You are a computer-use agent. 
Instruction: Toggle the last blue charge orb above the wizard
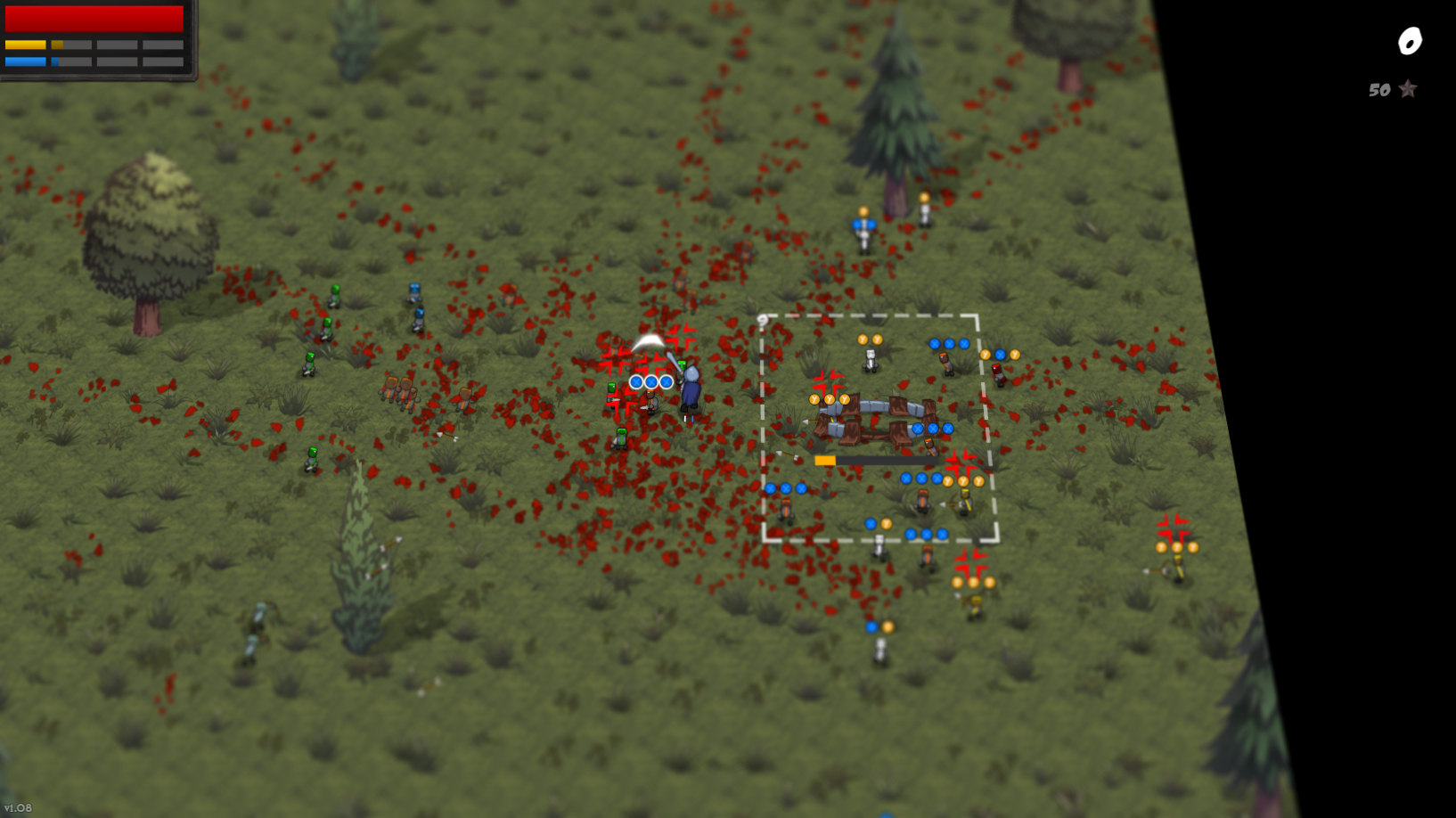(x=666, y=382)
